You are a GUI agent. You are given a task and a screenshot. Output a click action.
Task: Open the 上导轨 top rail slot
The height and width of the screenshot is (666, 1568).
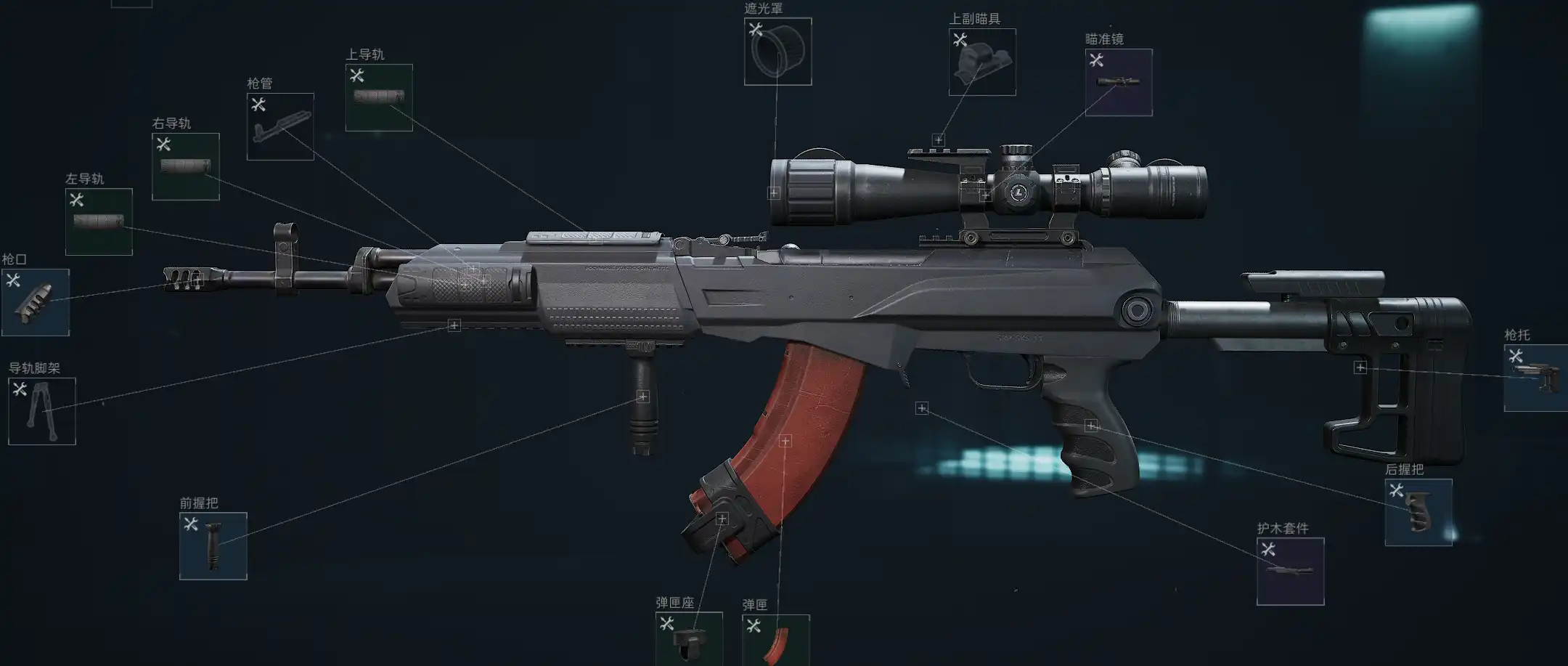379,97
